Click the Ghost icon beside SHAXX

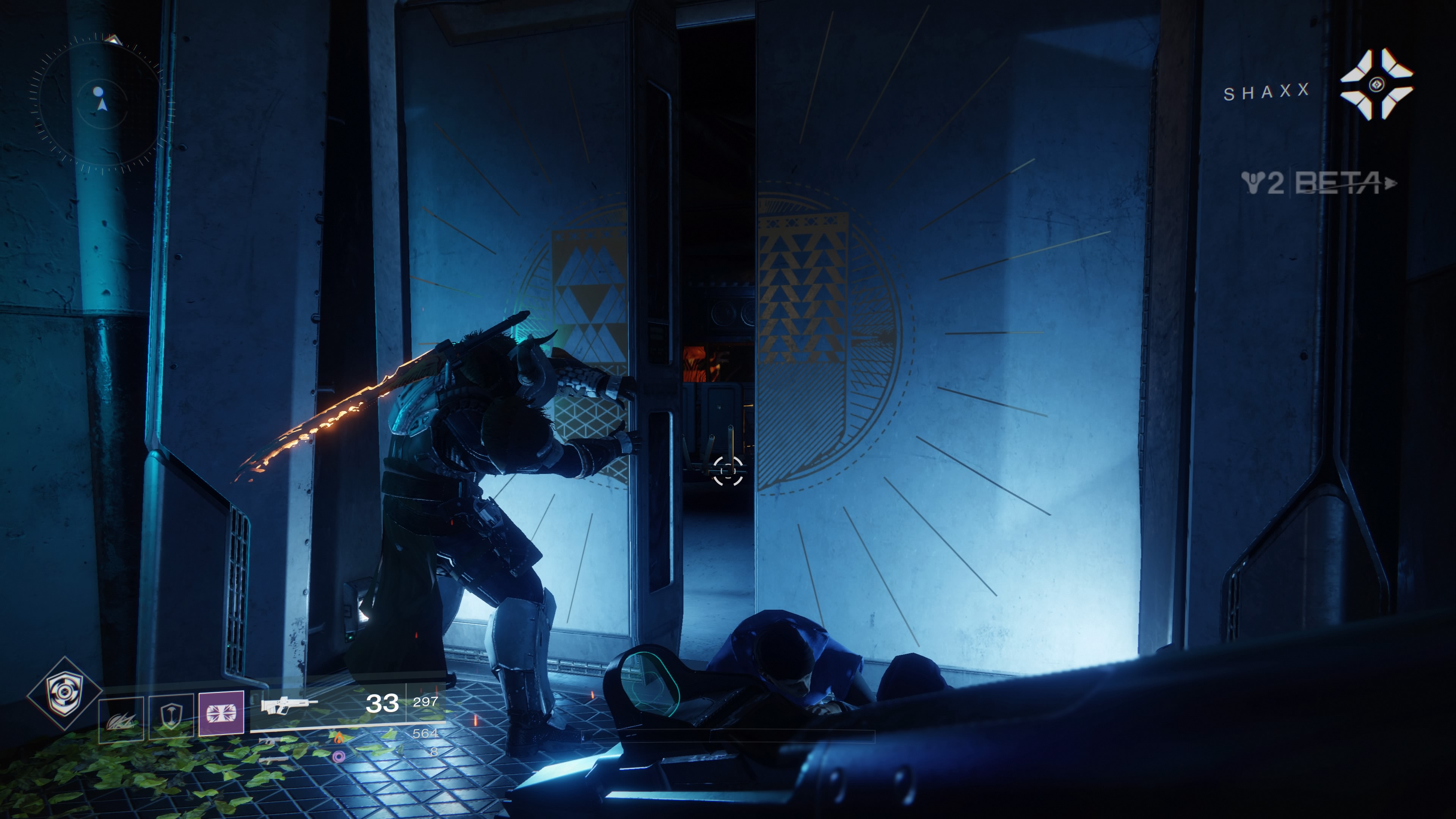tap(1376, 85)
